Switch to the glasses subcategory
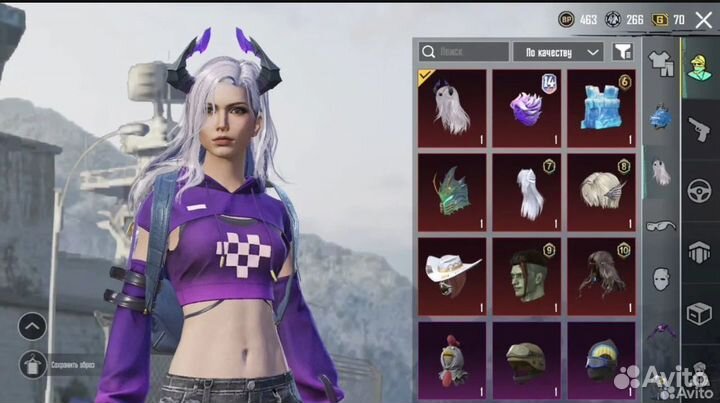This screenshot has width=720, height=403. tap(660, 226)
